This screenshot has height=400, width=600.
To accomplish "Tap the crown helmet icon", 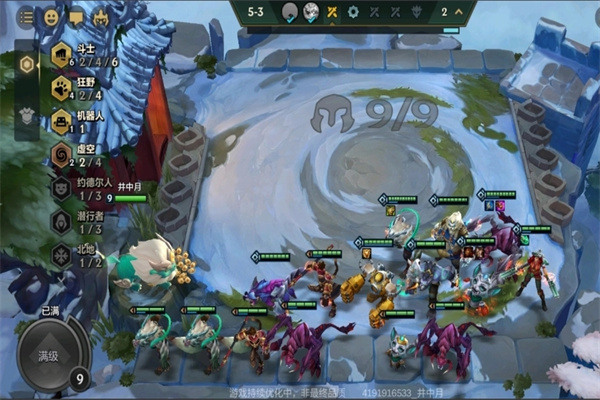I will (x=100, y=17).
